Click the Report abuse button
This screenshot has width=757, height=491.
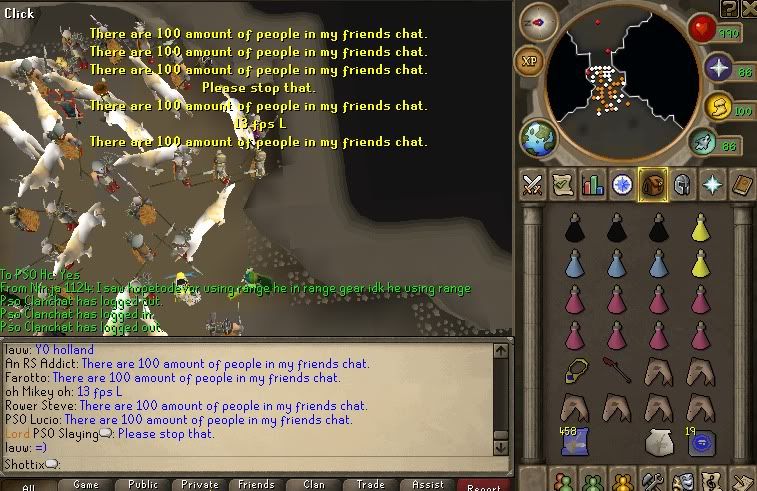click(x=484, y=485)
